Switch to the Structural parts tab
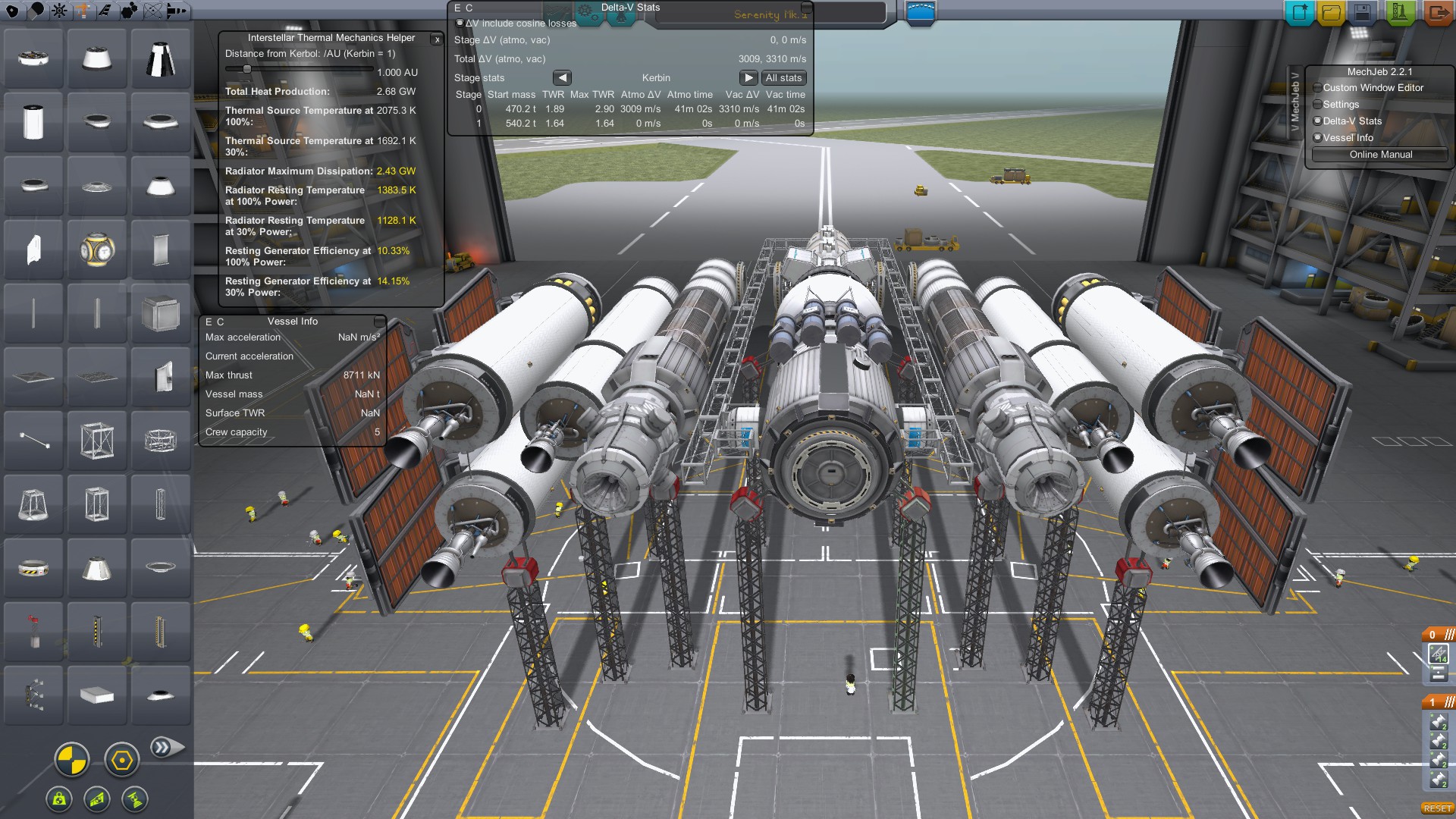The width and height of the screenshot is (1456, 819). point(82,11)
